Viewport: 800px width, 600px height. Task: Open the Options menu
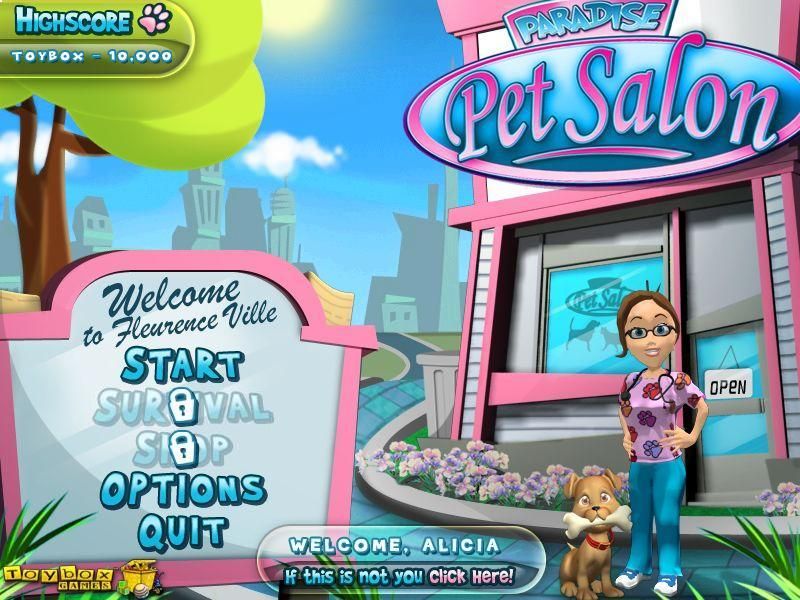click(183, 489)
